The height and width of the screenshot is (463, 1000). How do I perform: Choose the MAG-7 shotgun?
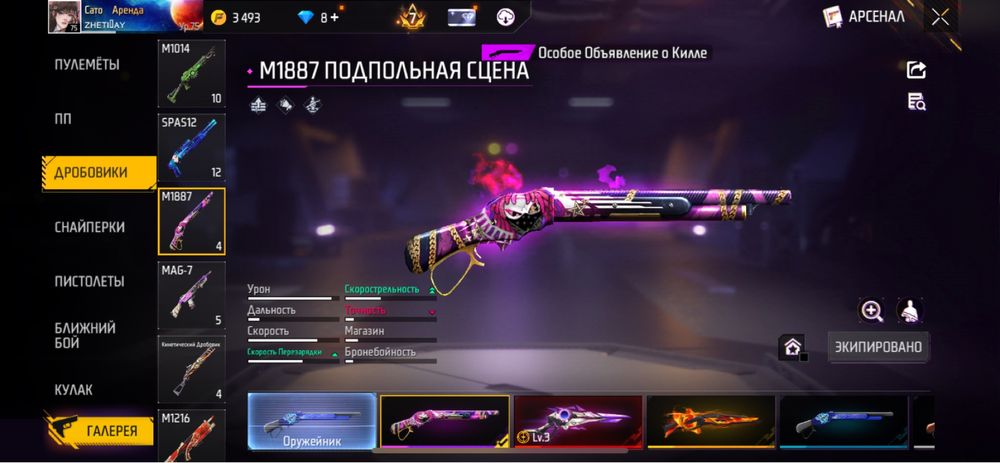[x=191, y=295]
